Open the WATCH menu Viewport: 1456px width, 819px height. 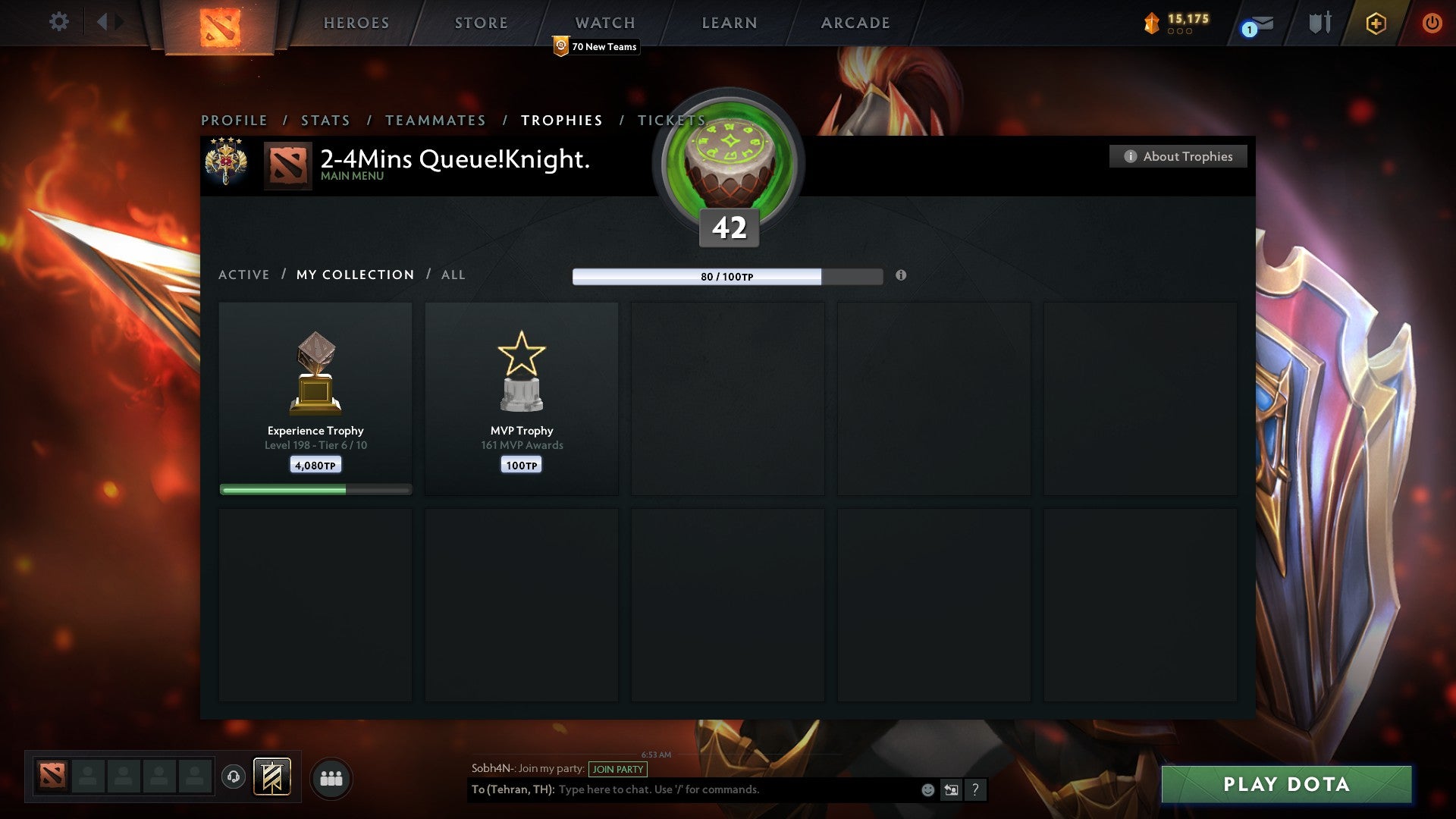pyautogui.click(x=604, y=23)
